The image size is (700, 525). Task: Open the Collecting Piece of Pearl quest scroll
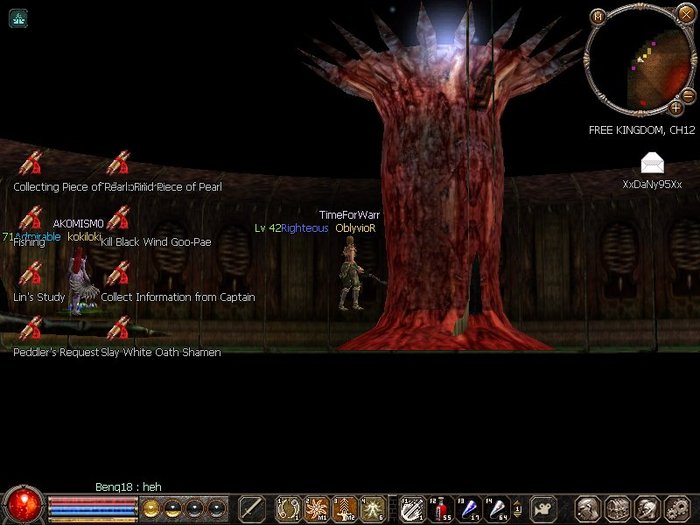coord(31,163)
